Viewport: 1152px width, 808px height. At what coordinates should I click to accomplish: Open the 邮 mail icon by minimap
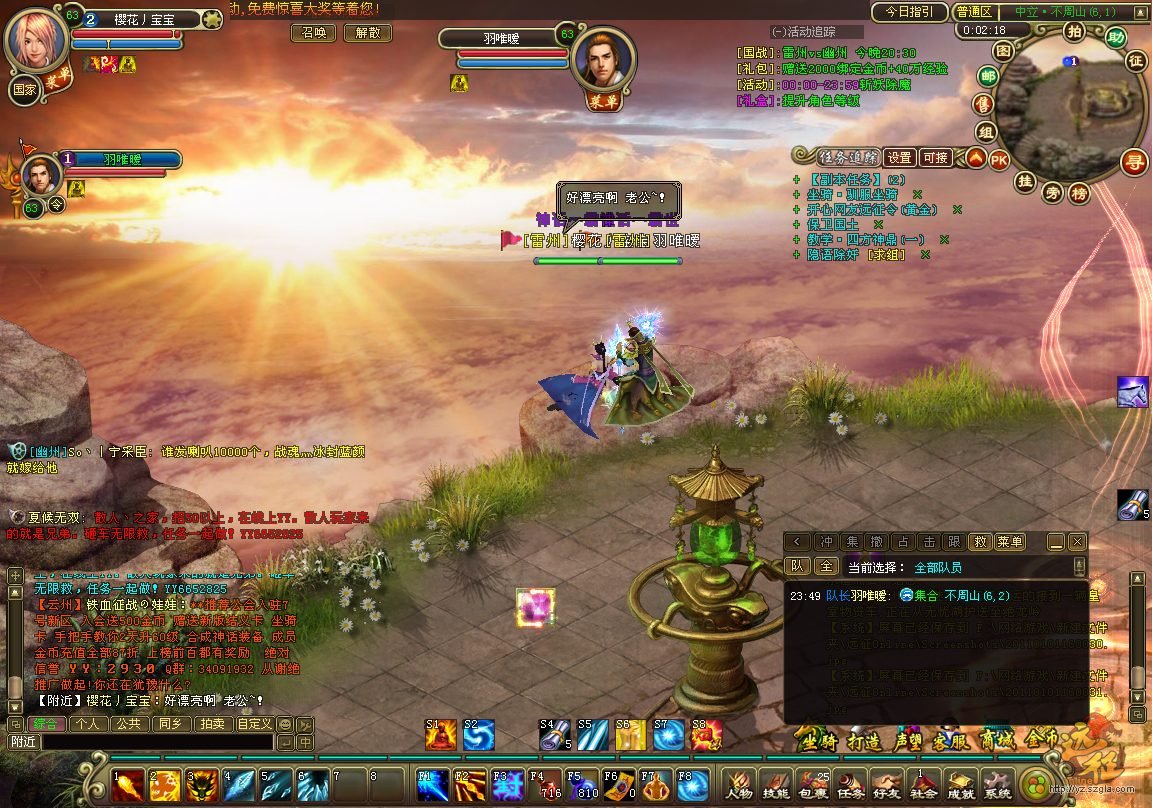coord(988,77)
